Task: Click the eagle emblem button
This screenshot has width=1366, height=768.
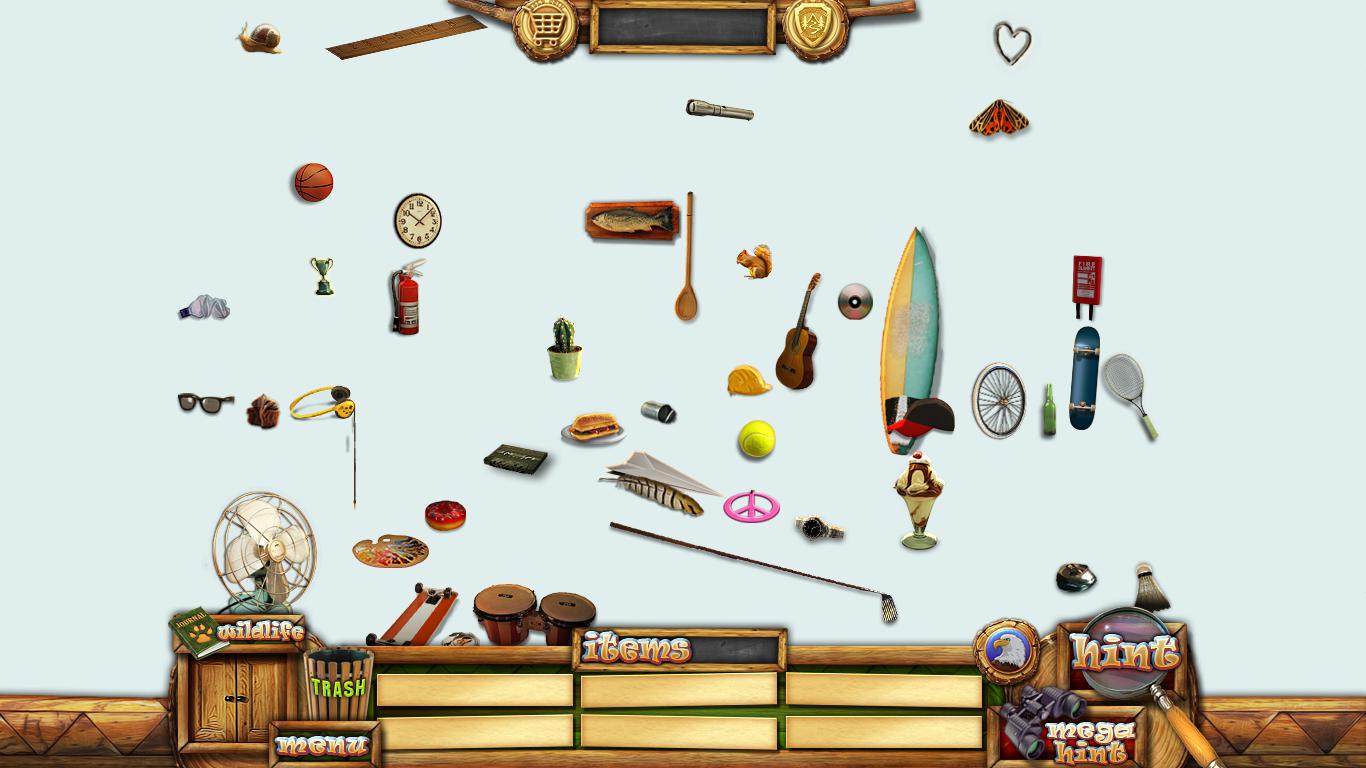Action: (1006, 651)
